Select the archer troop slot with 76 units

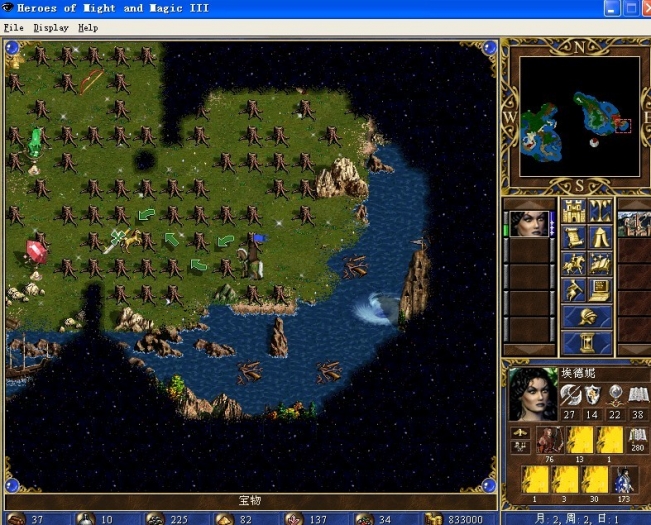[550, 440]
